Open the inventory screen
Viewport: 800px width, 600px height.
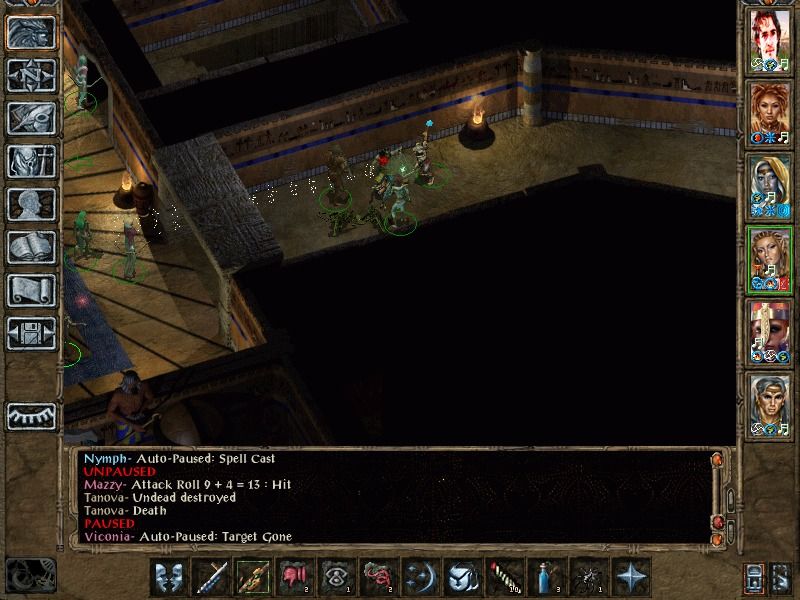31,162
